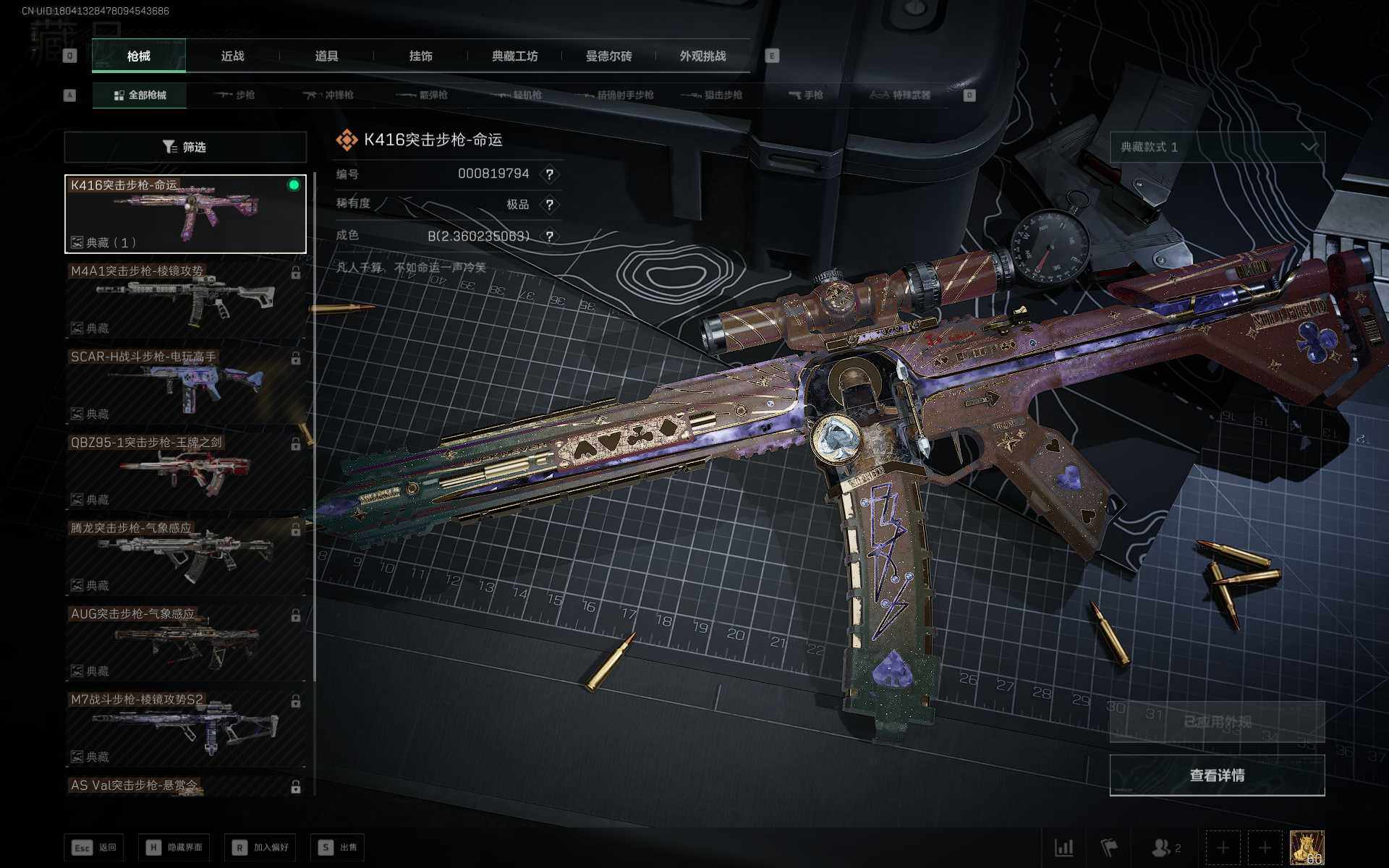Select the M4A1突击步枪-棱镜攻势 skin

tap(185, 299)
